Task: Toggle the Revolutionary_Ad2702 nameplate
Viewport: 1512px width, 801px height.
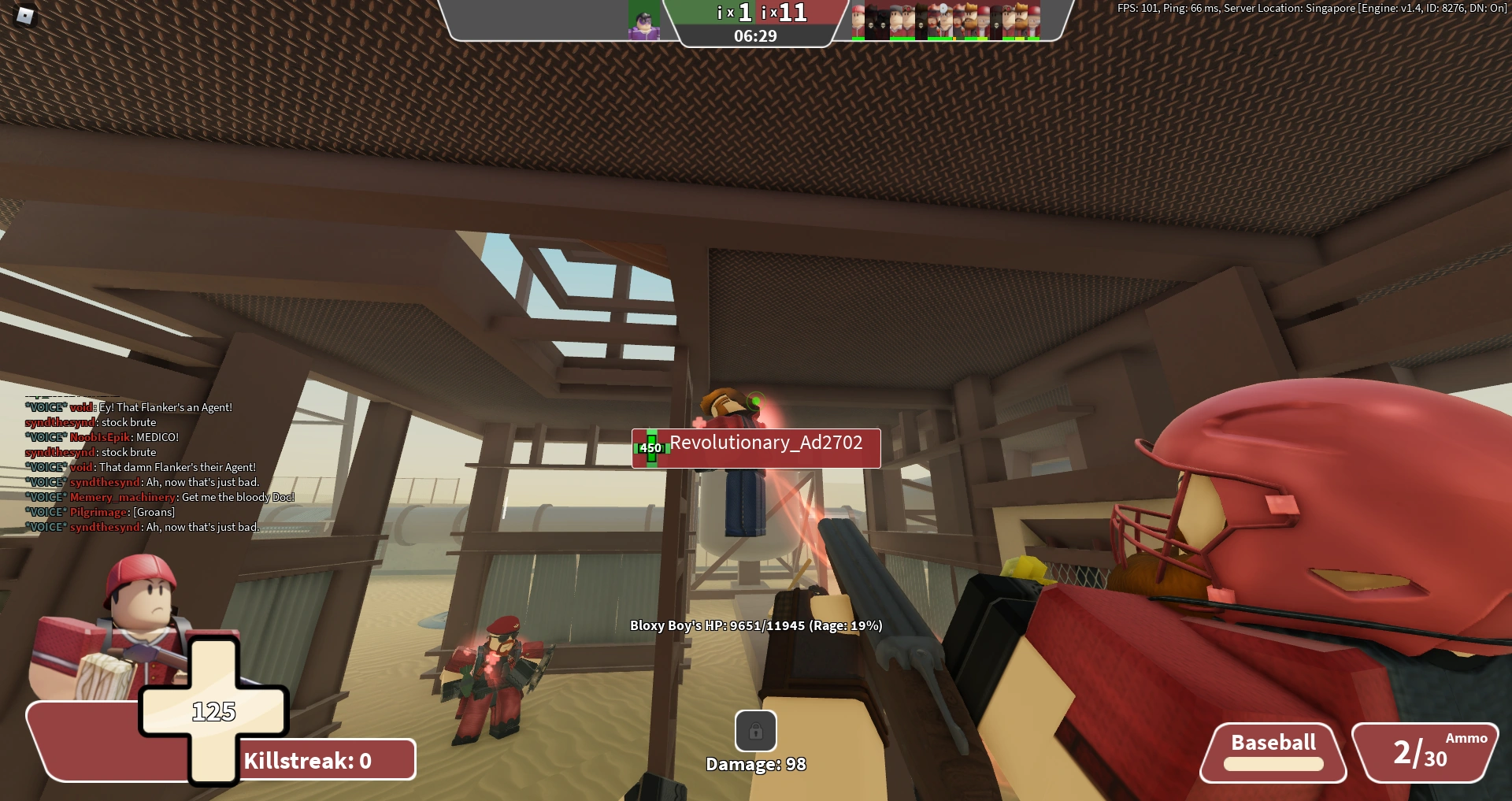Action: 754,447
